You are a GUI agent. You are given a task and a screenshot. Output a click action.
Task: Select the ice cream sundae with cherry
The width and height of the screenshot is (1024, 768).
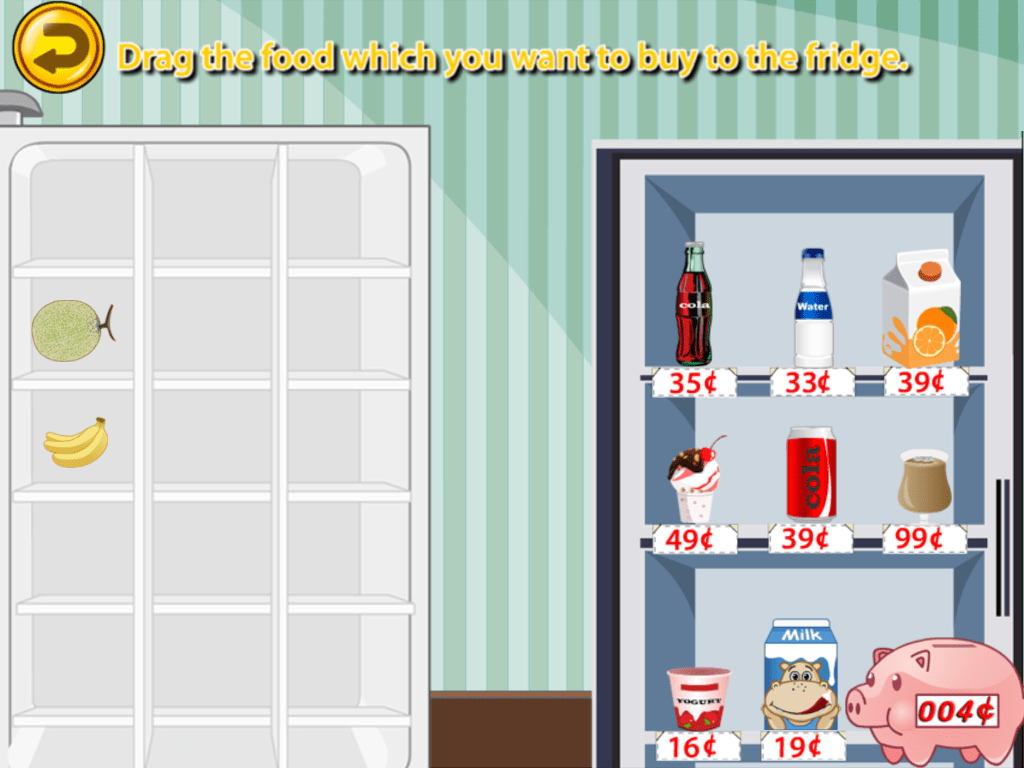(695, 480)
